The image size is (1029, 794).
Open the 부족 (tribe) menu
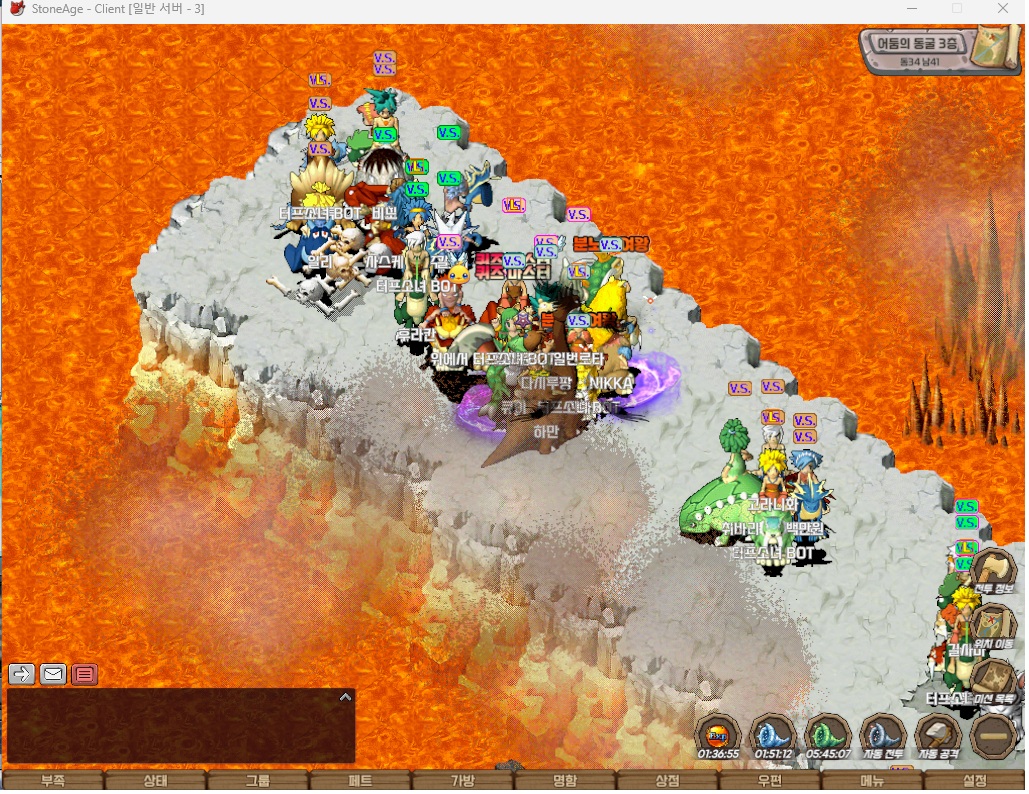click(x=52, y=781)
